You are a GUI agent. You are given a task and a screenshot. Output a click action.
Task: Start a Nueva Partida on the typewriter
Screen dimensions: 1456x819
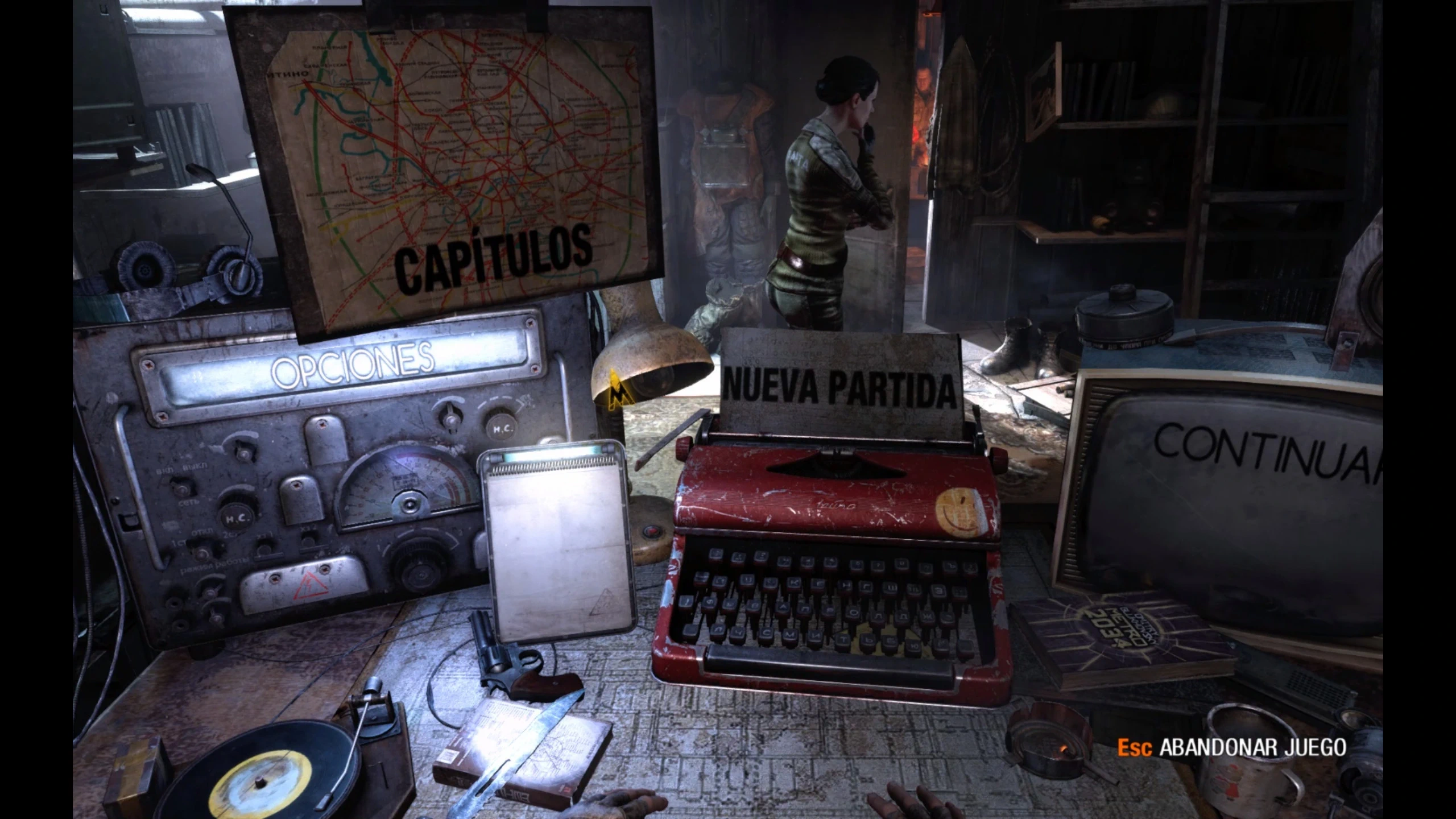tap(839, 390)
